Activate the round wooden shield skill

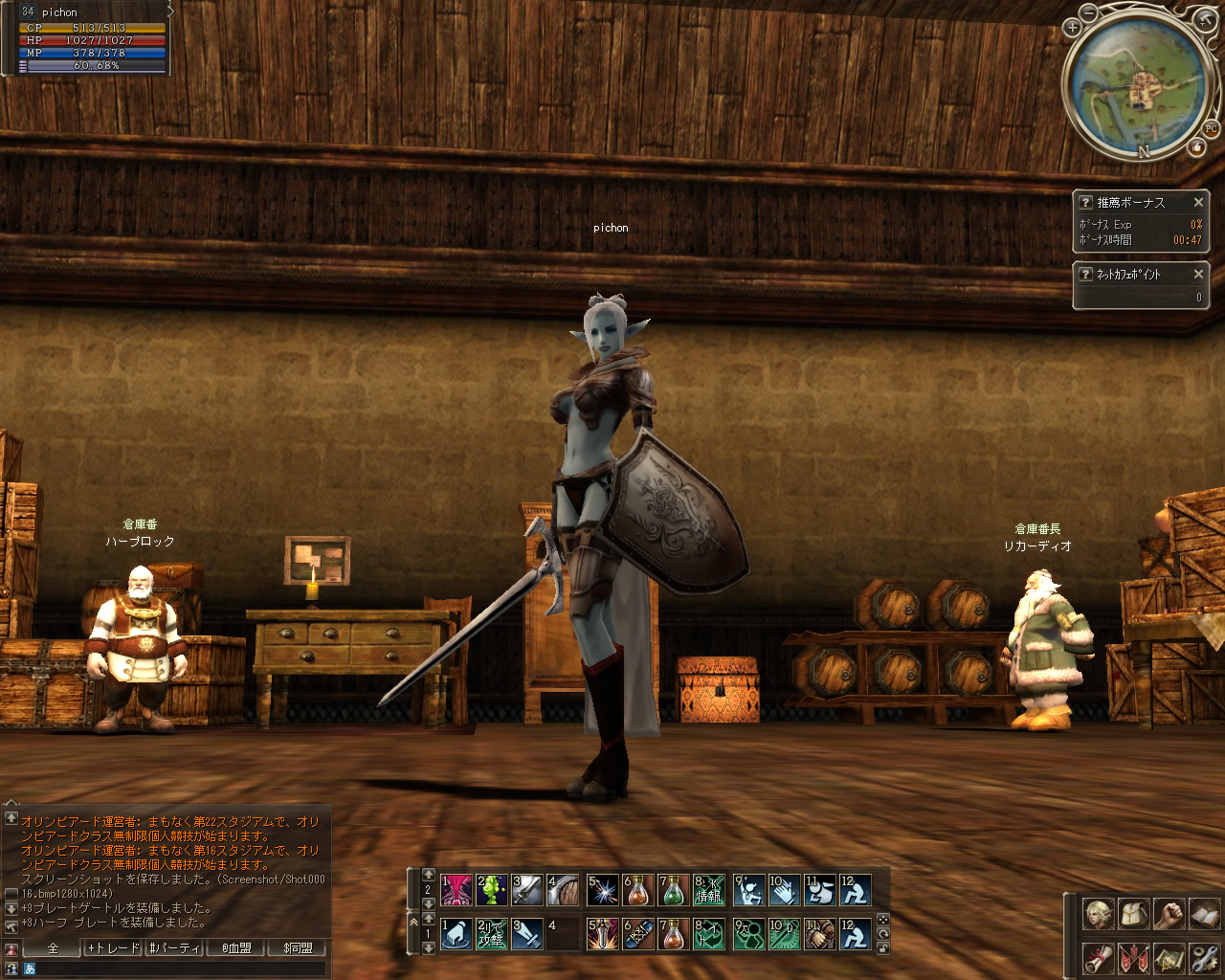tap(564, 891)
